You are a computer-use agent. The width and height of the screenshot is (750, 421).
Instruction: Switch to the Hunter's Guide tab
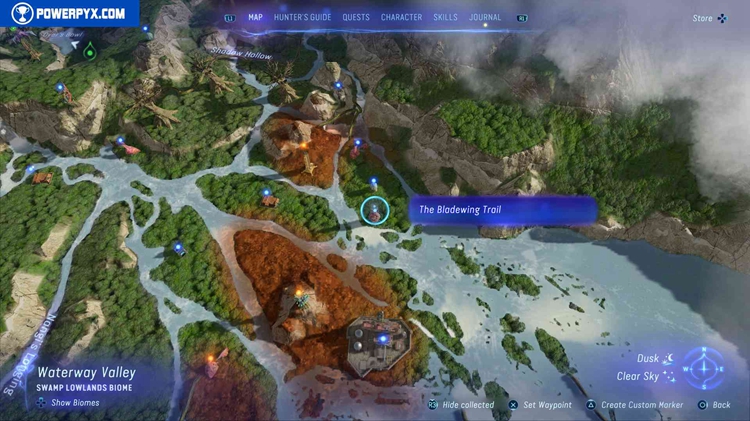point(302,17)
